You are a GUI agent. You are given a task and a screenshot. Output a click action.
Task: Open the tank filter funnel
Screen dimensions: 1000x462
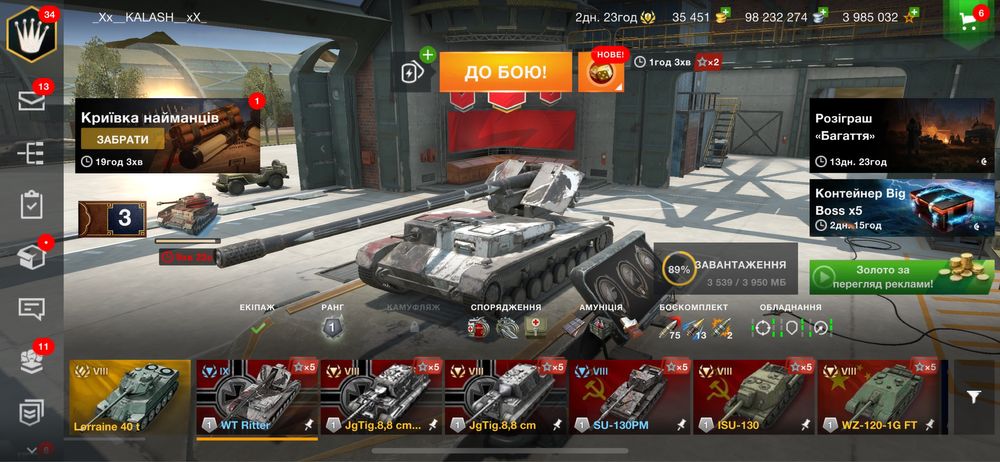click(974, 397)
